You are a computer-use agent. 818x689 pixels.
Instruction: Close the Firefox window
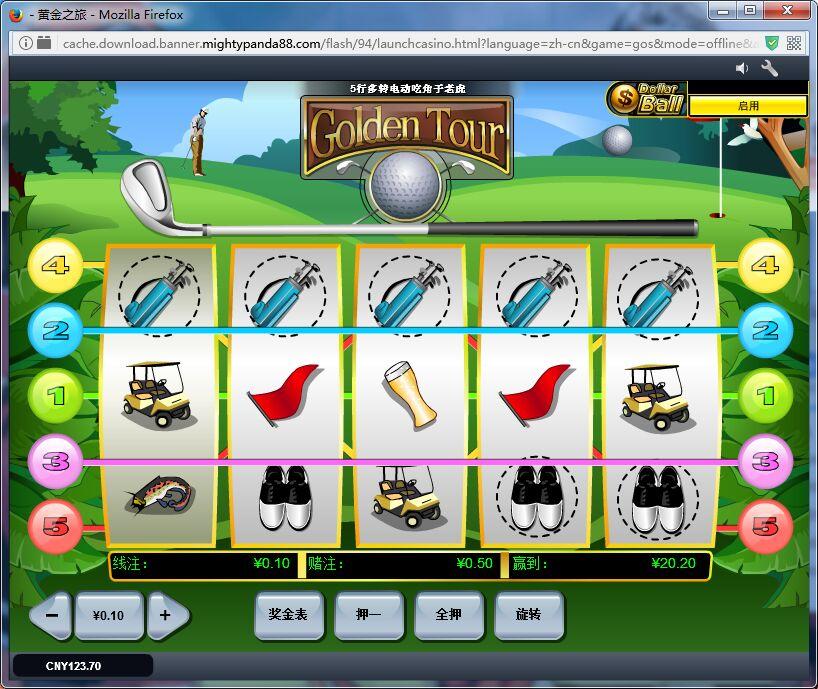787,11
